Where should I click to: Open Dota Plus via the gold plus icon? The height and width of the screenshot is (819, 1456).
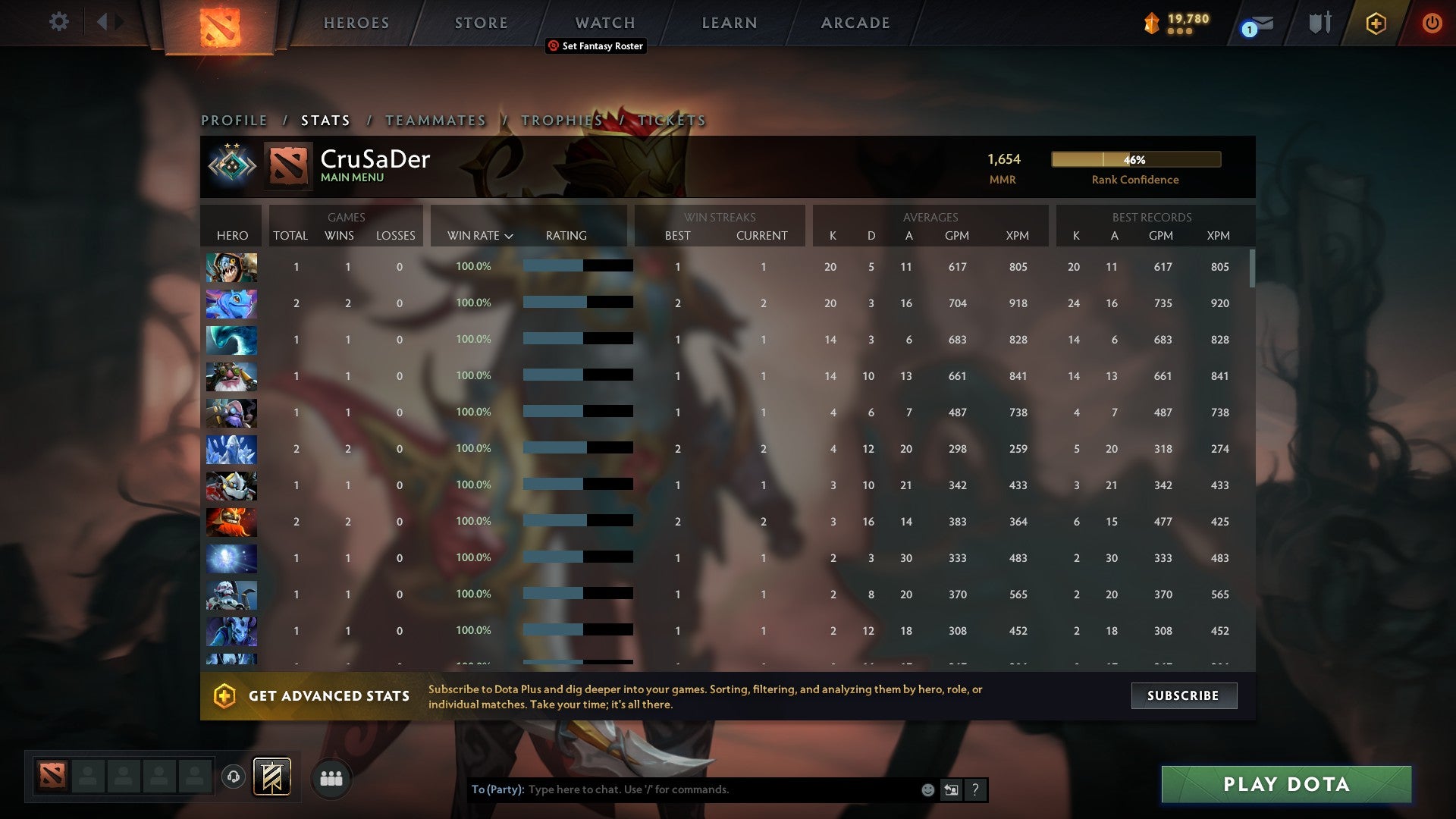1376,22
